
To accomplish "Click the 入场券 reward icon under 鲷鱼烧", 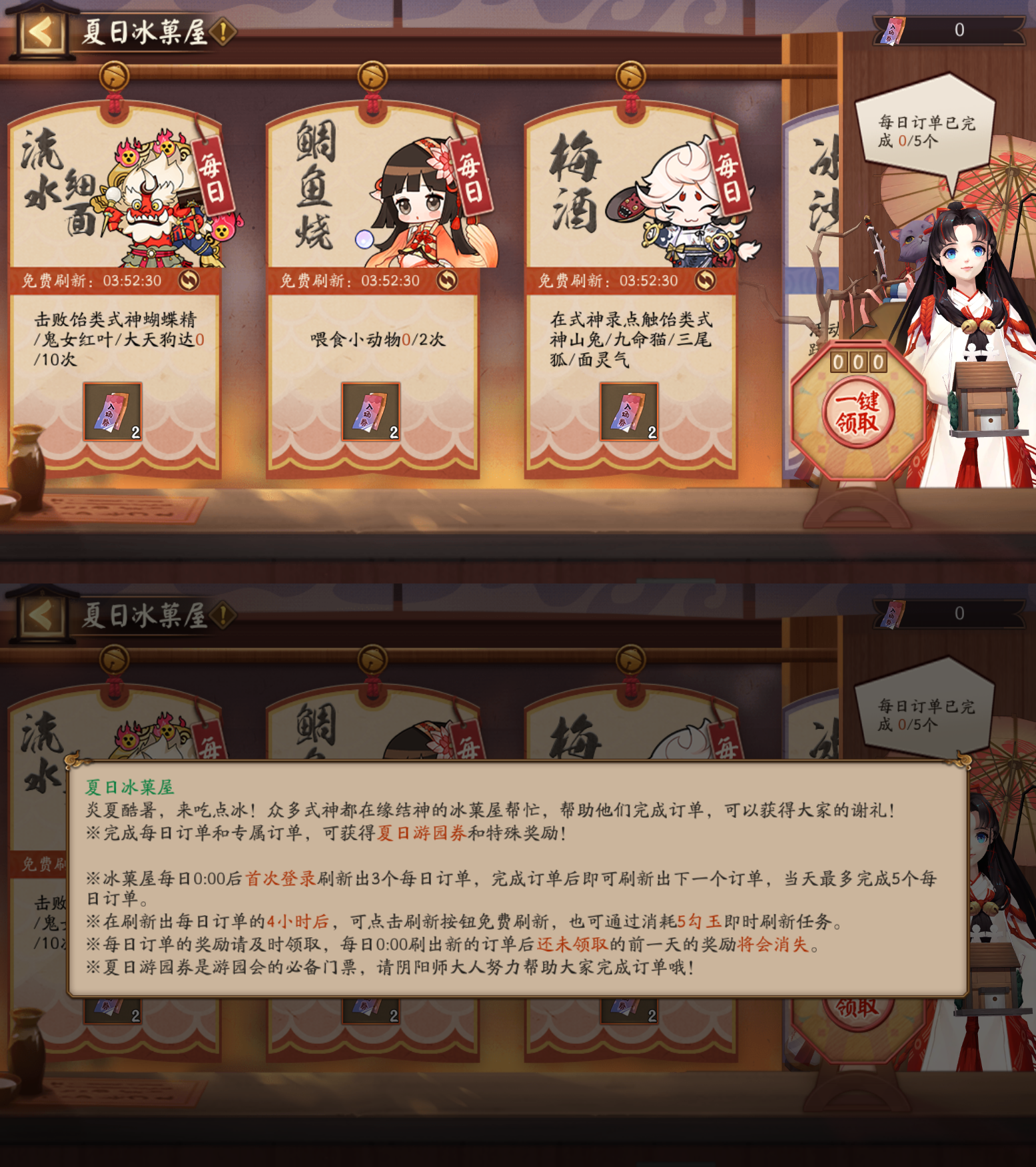I will pos(370,411).
